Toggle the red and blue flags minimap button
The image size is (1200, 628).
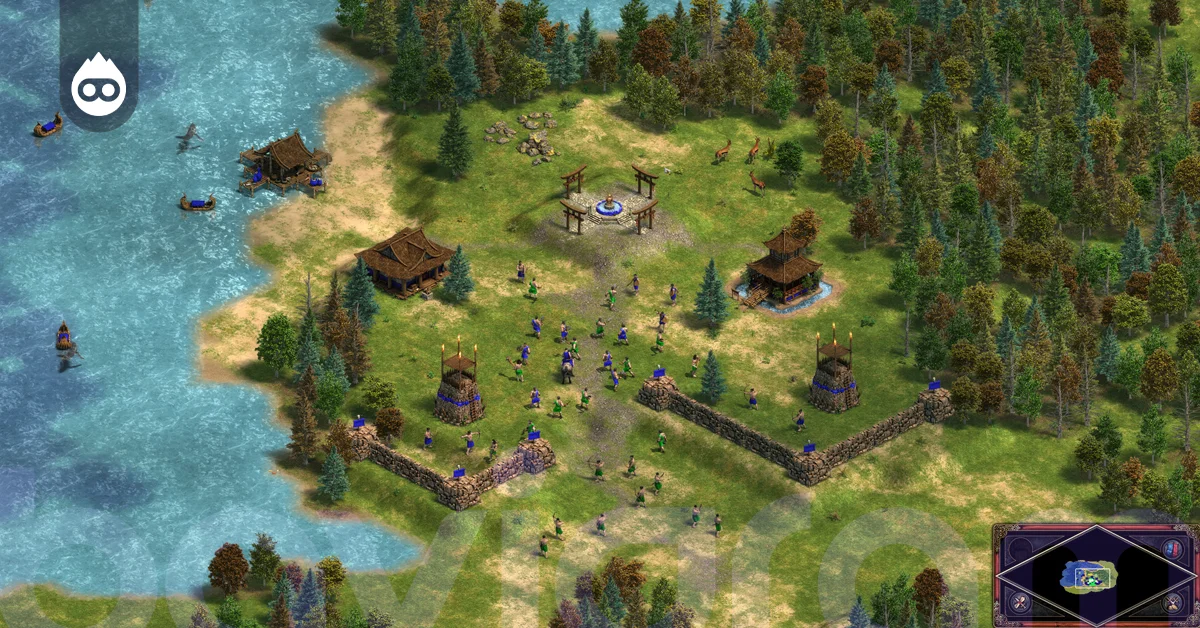pyautogui.click(x=1171, y=549)
